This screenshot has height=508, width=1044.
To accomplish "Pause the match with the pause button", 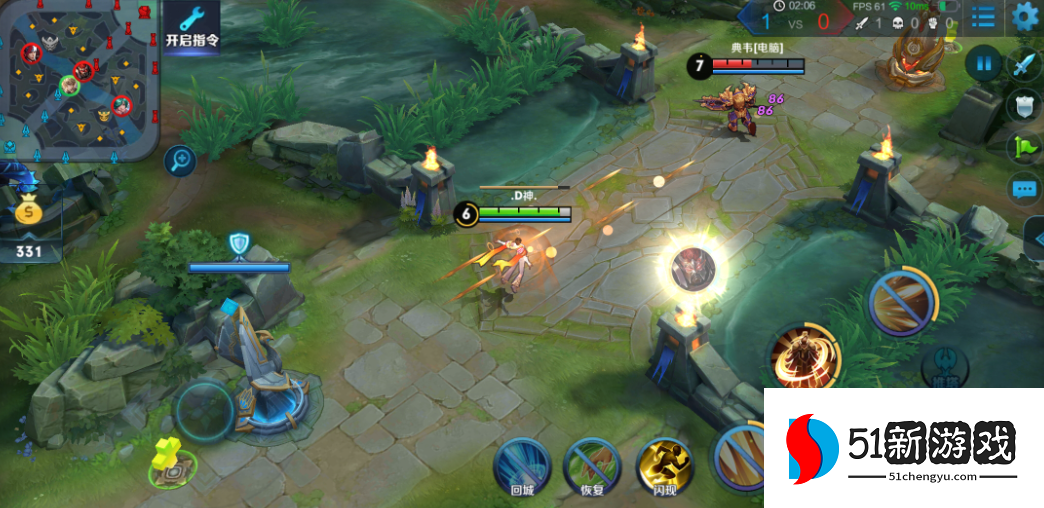I will click(985, 63).
